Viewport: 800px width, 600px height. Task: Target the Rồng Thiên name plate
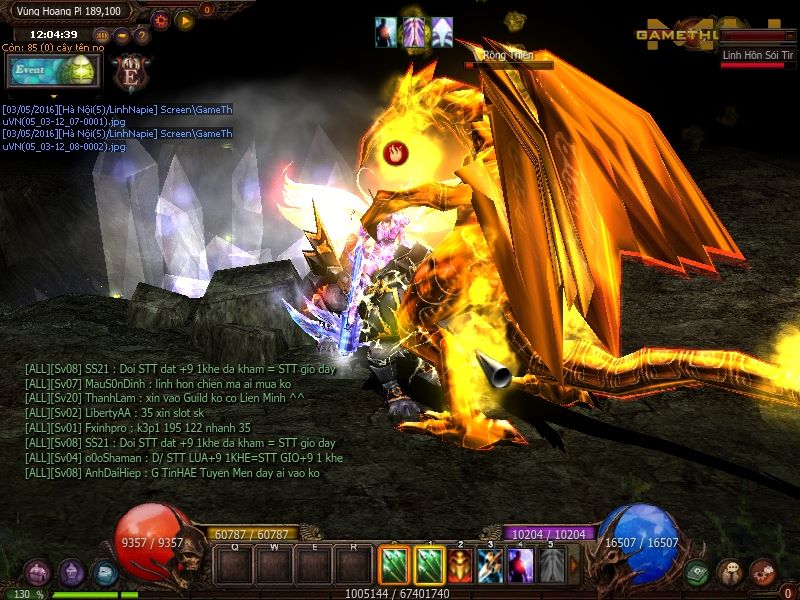(508, 56)
